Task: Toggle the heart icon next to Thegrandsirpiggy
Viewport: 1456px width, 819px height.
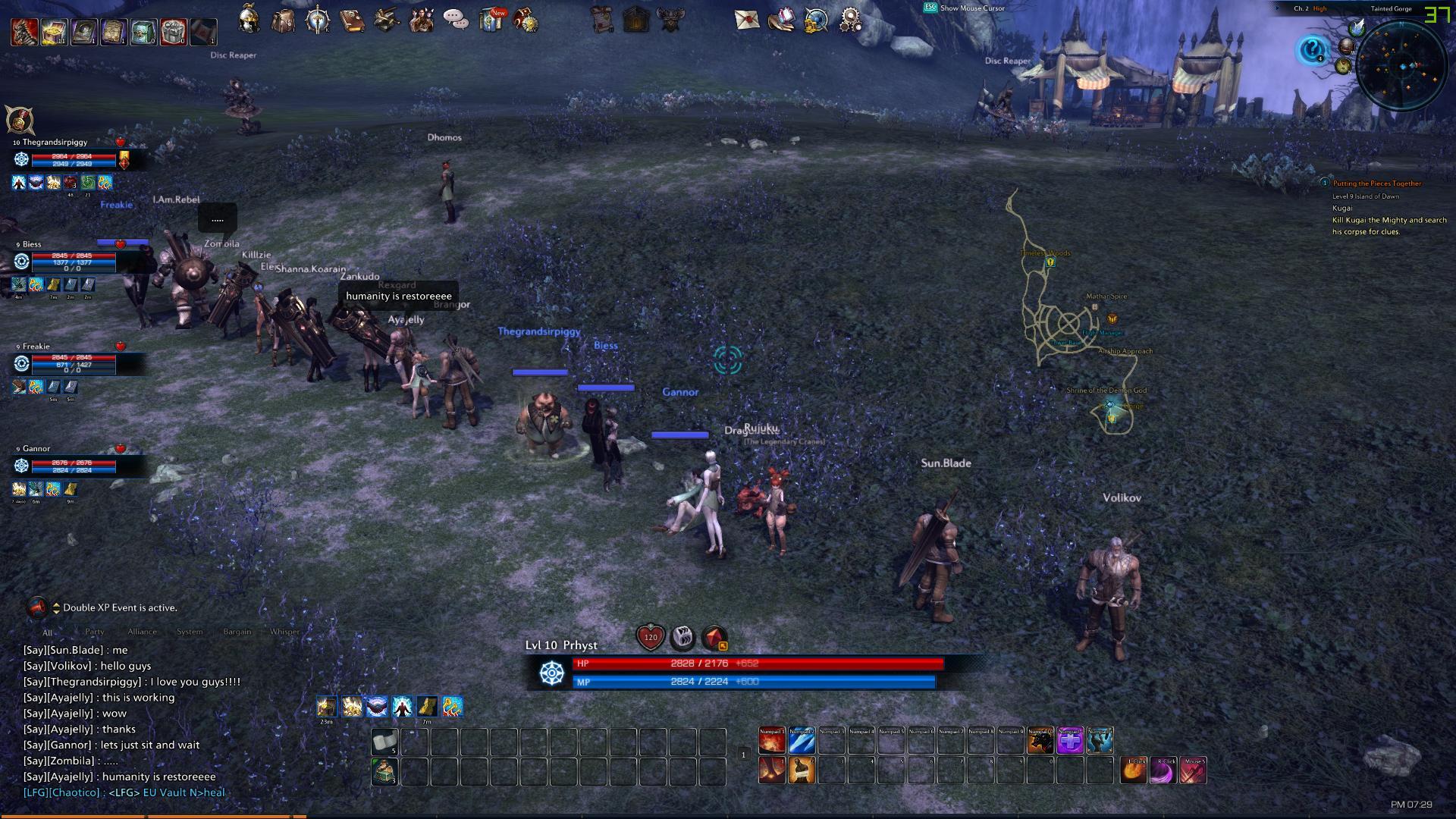Action: click(119, 141)
